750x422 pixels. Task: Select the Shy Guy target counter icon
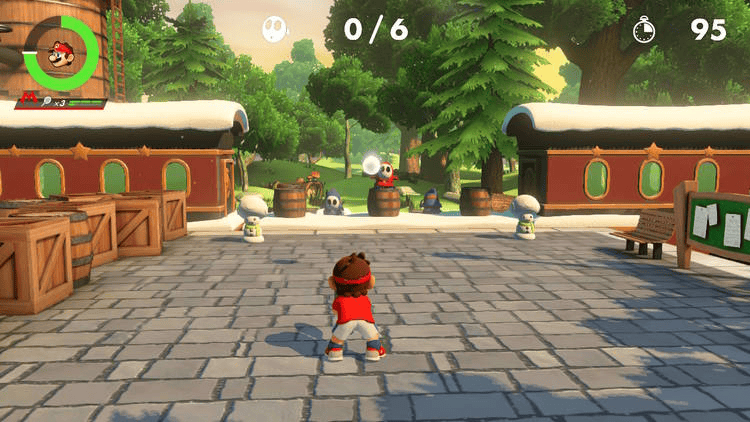(274, 29)
